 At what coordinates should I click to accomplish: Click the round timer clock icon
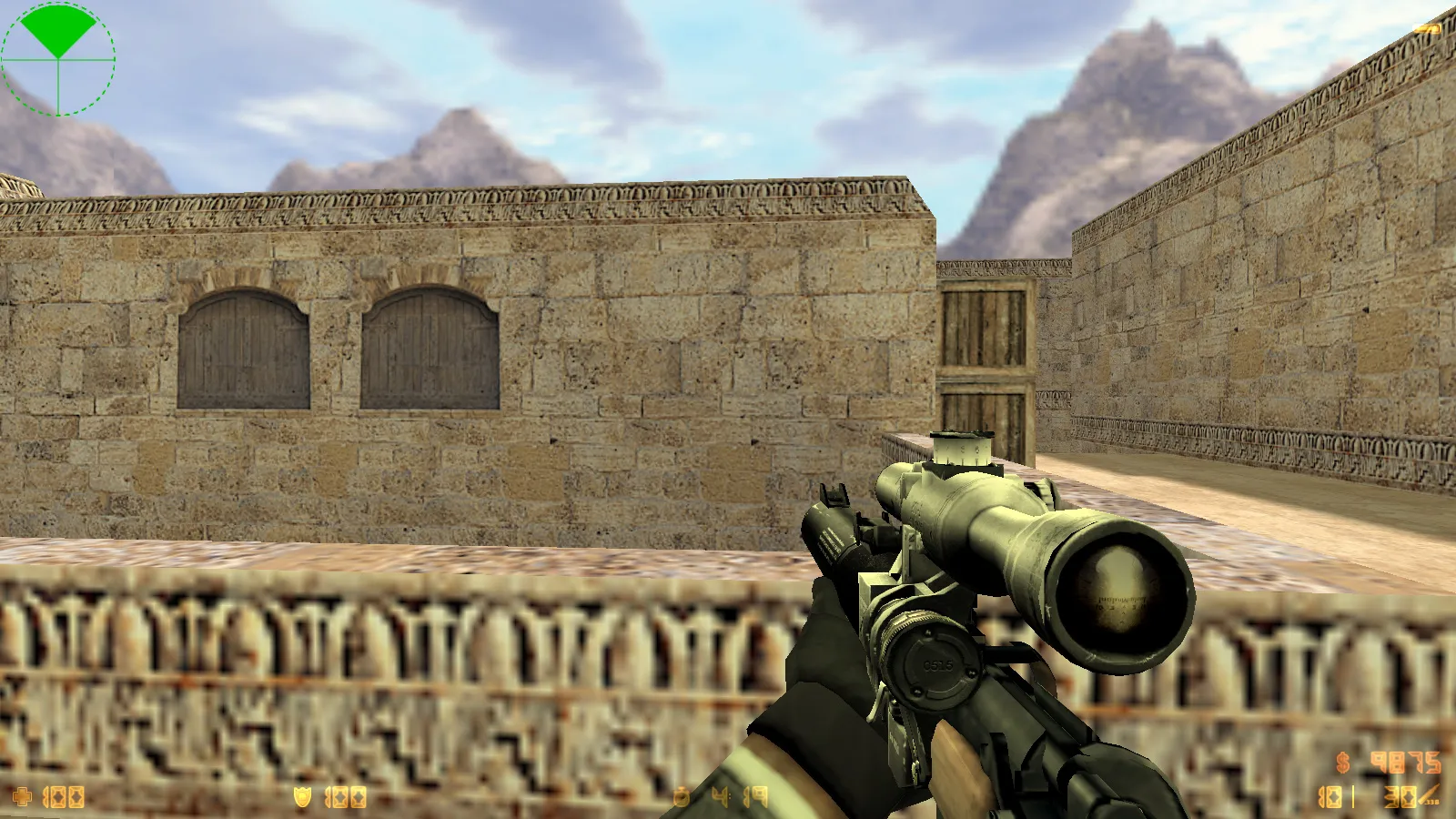tap(681, 794)
